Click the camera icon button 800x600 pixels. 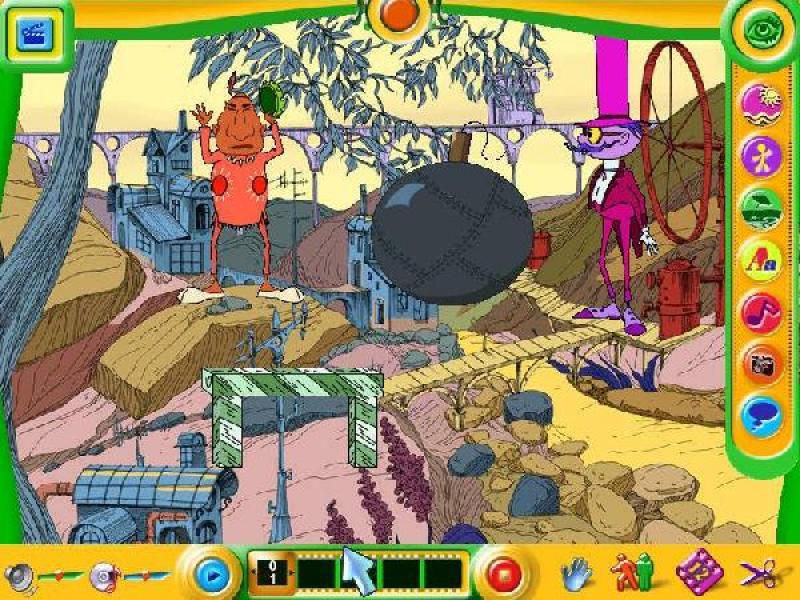760,364
